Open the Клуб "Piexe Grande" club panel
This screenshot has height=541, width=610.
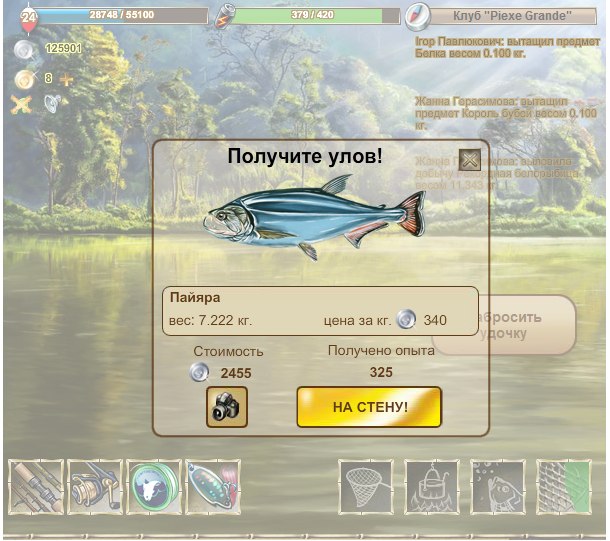pos(511,16)
